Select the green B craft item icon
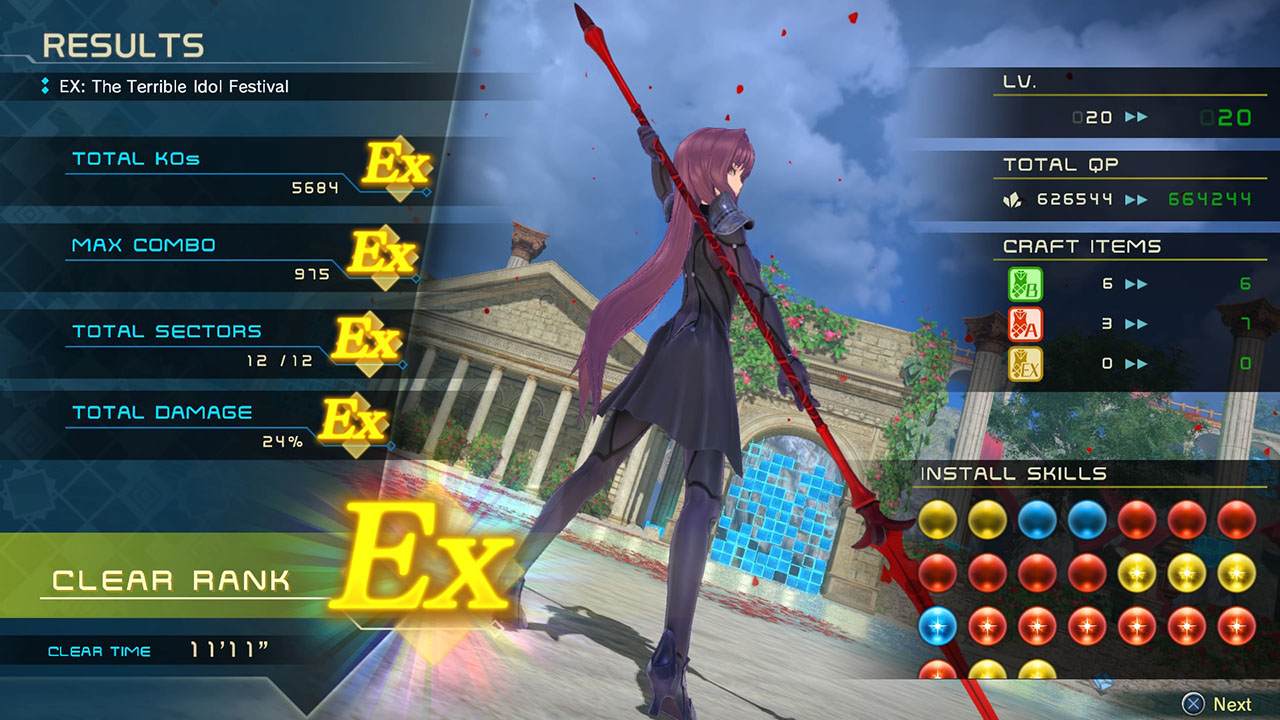 click(1025, 284)
